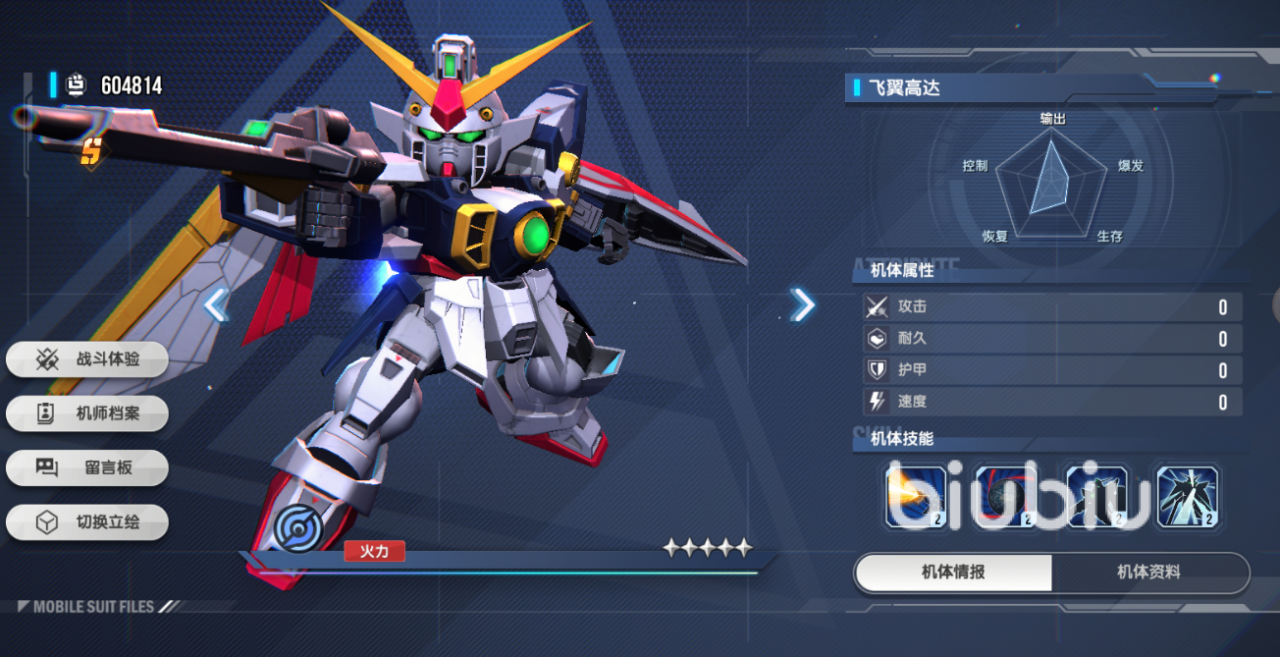Click the 切换立绘 switch artwork button
1280x657 pixels.
click(87, 522)
